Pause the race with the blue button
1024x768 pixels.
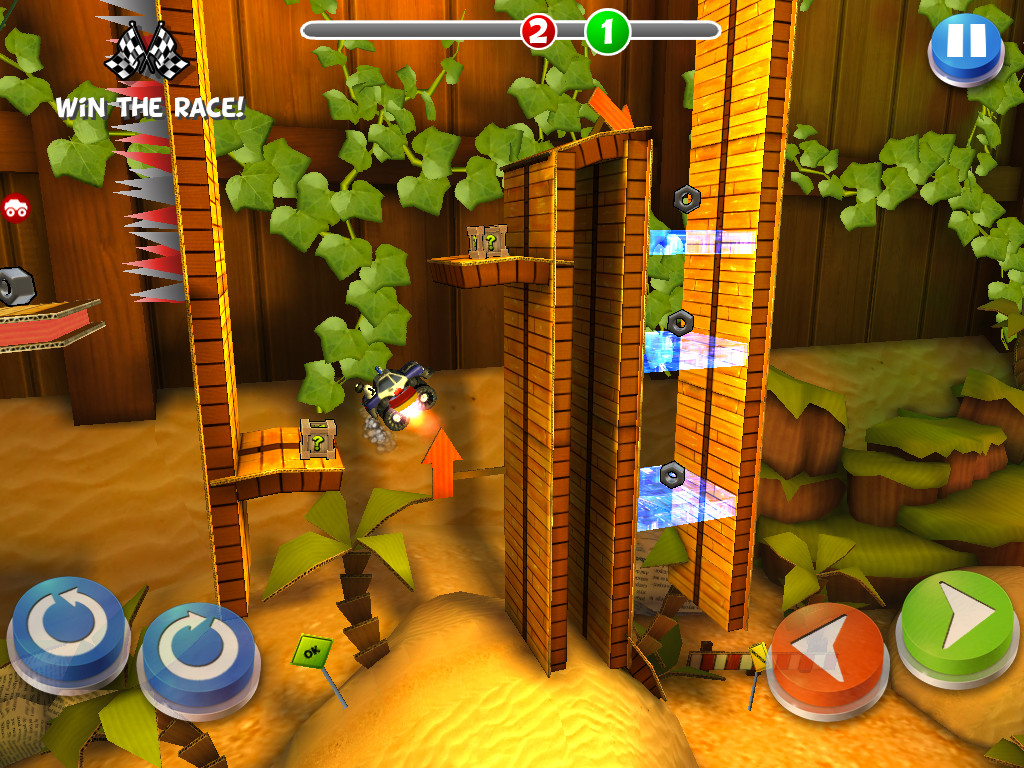click(965, 44)
